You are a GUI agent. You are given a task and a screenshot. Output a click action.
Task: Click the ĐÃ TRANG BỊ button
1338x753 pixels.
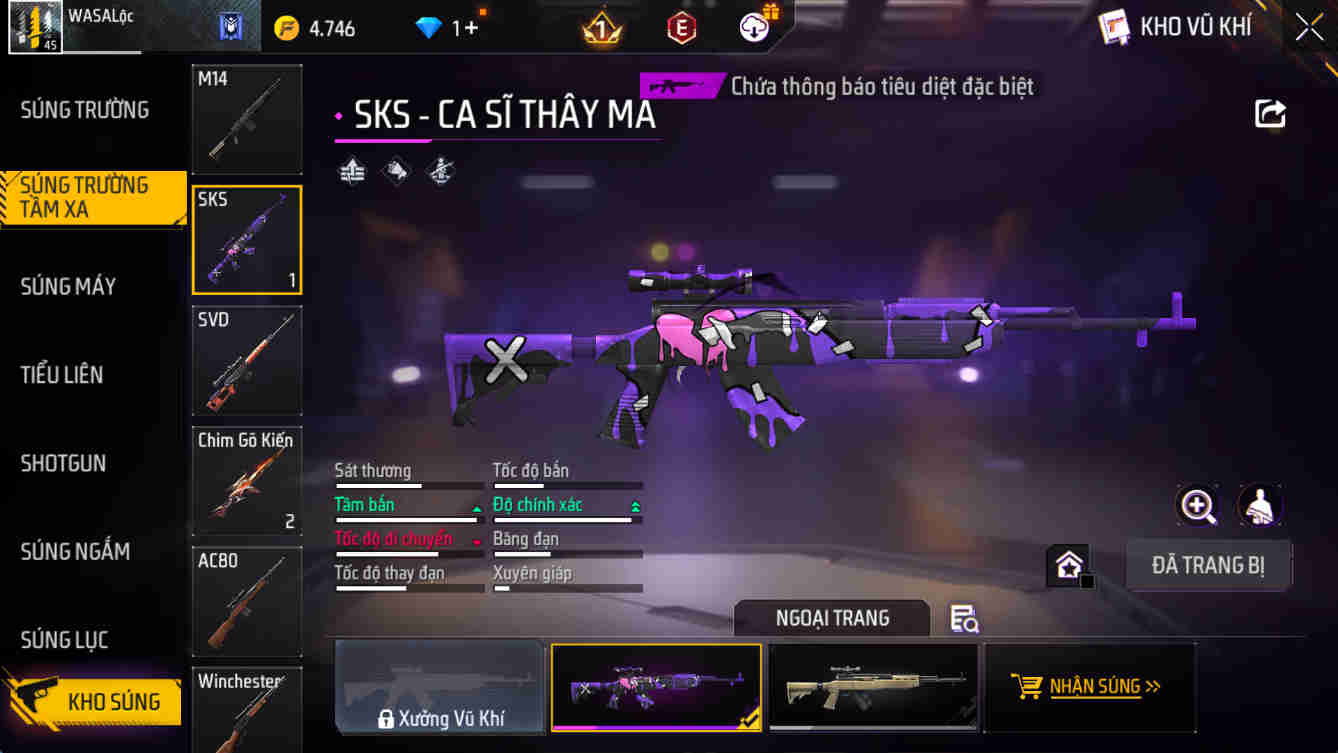1208,565
